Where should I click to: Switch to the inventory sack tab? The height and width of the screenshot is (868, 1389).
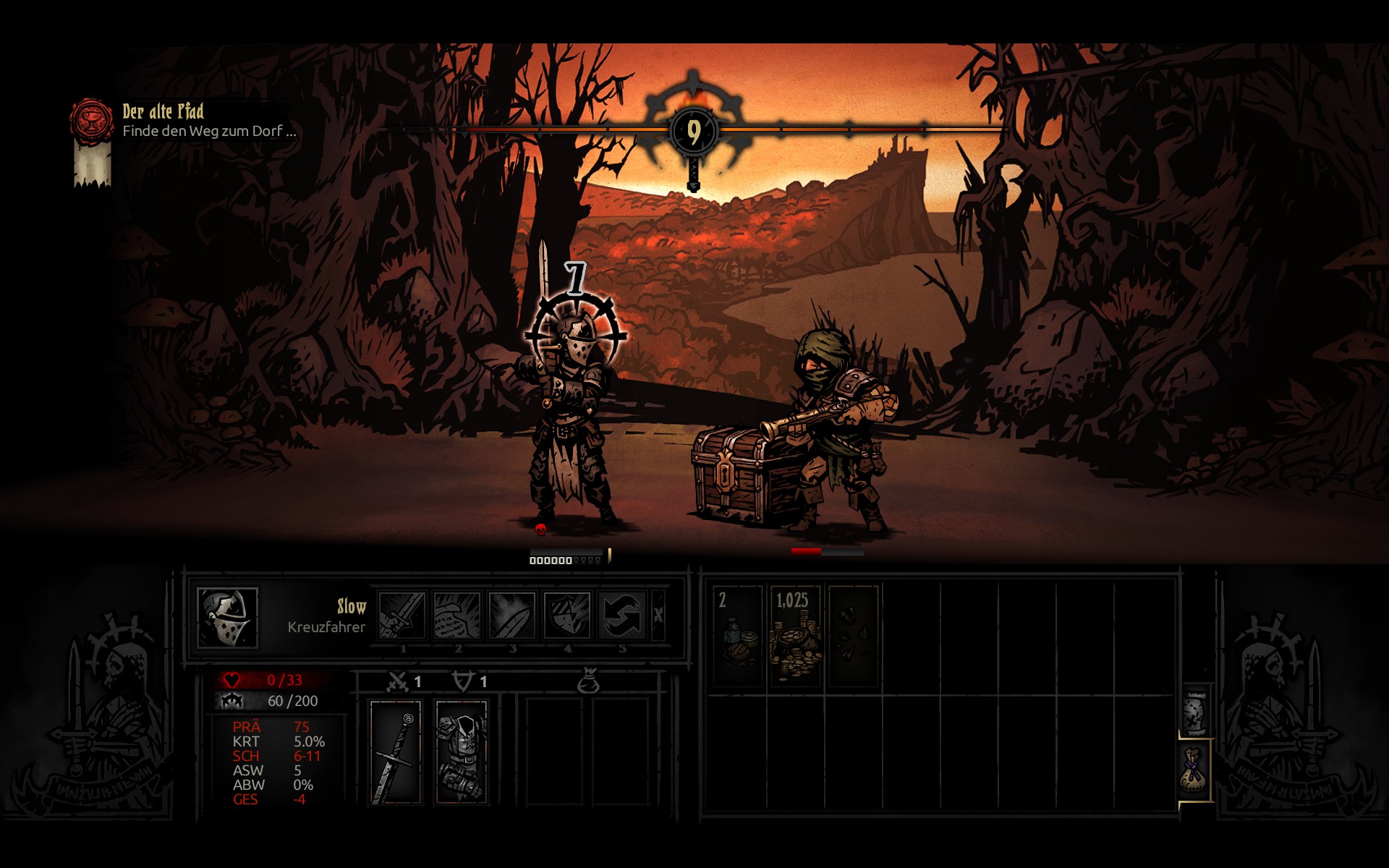click(x=1195, y=771)
